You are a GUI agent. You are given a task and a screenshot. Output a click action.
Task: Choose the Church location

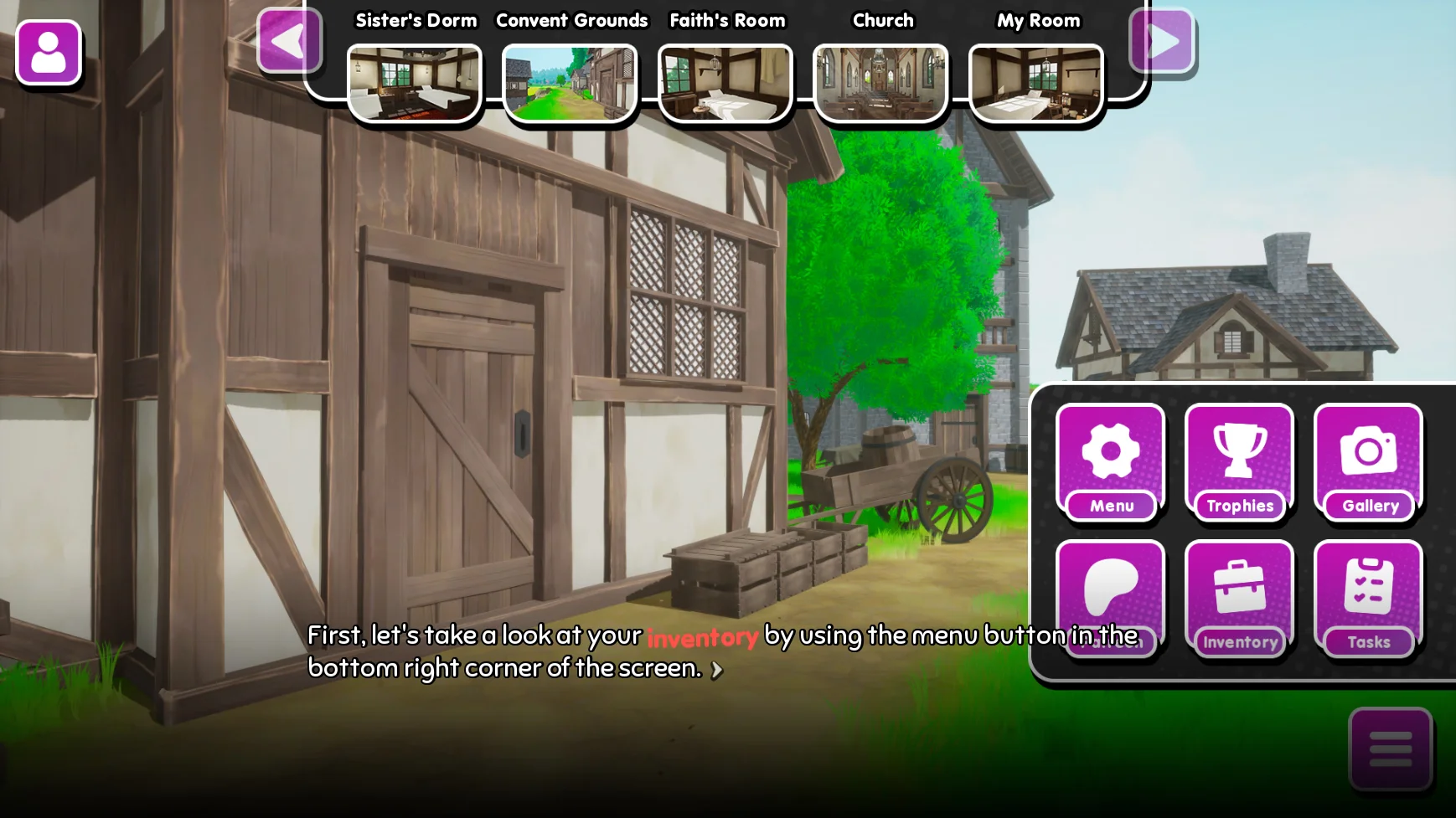[880, 82]
